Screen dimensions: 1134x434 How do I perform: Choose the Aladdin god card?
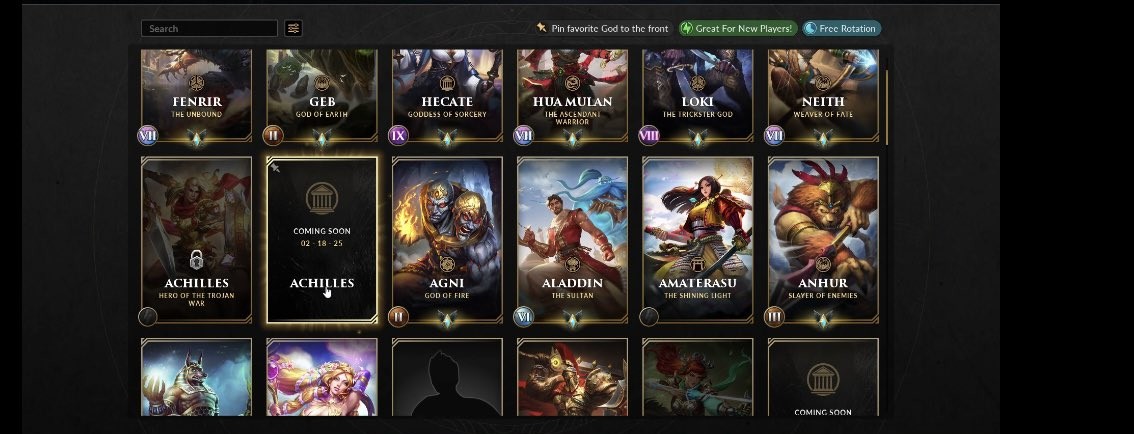pyautogui.click(x=572, y=239)
